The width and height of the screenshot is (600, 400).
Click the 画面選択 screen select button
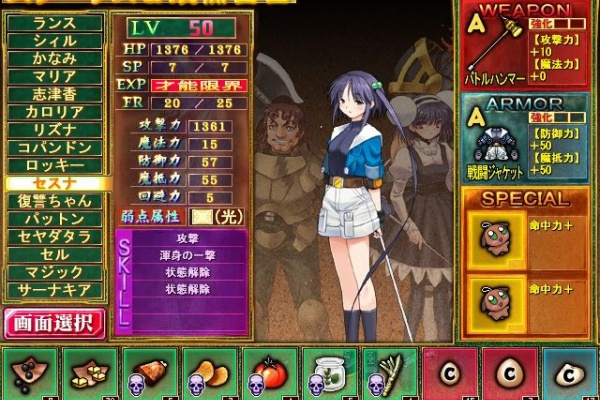54,323
